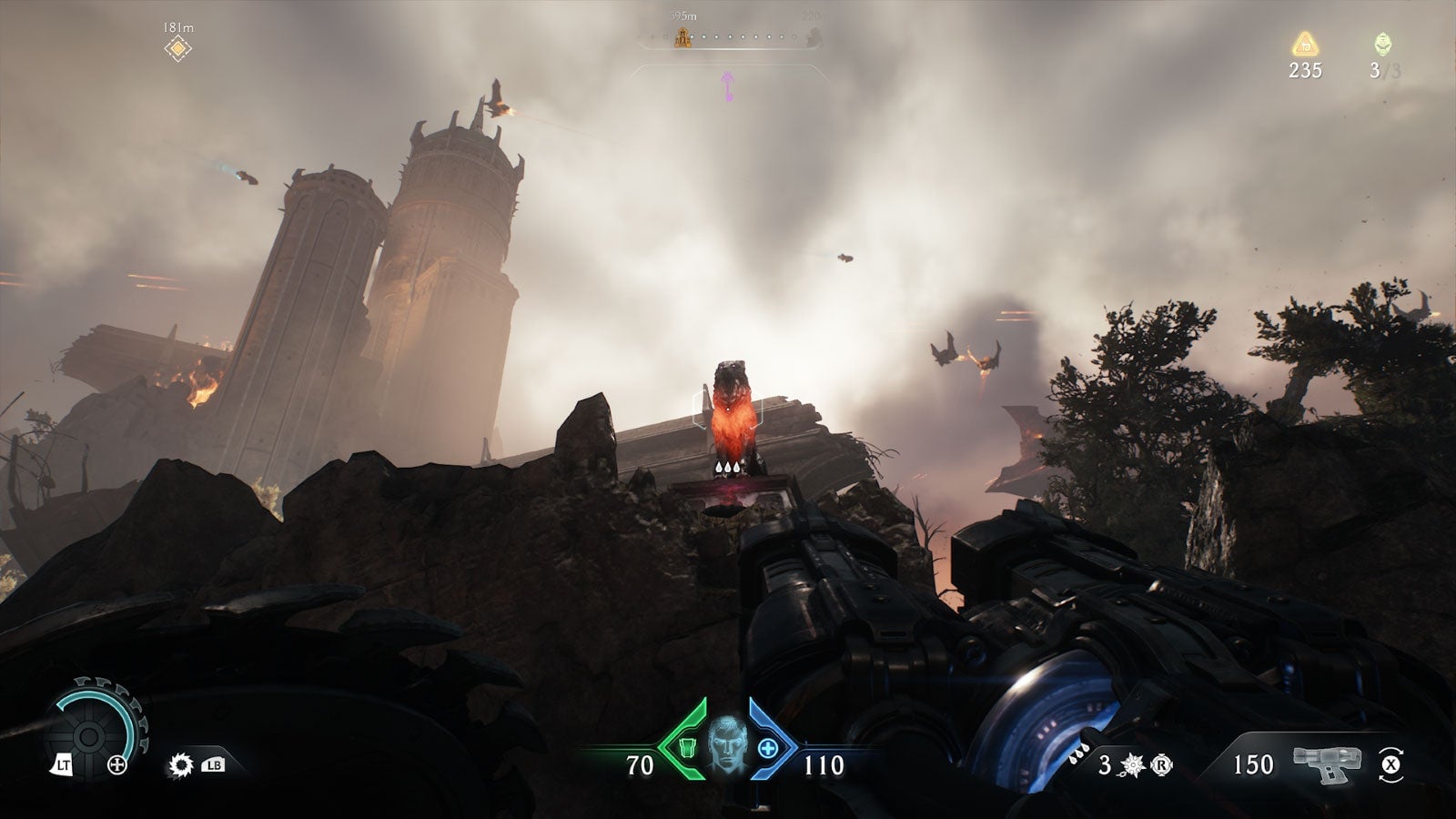Viewport: 1456px width, 819px height.
Task: Expand the purple arrow indicator below the compass
Action: coord(728,82)
